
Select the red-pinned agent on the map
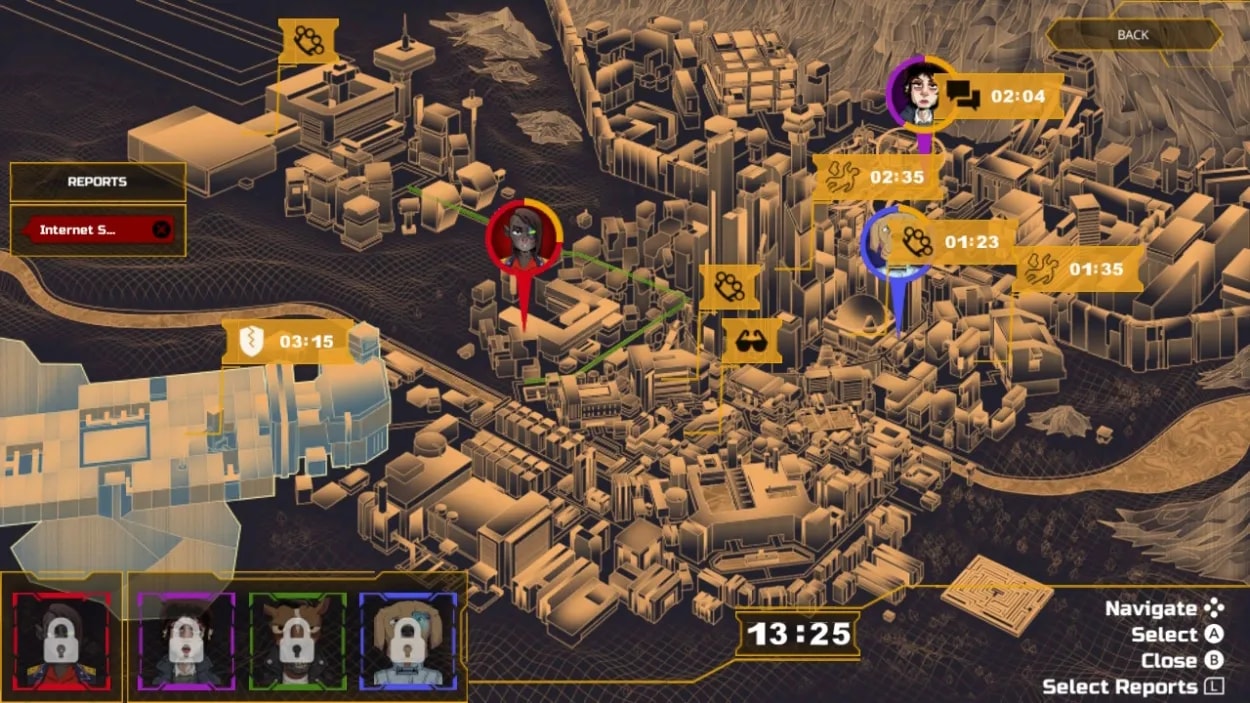tap(524, 238)
